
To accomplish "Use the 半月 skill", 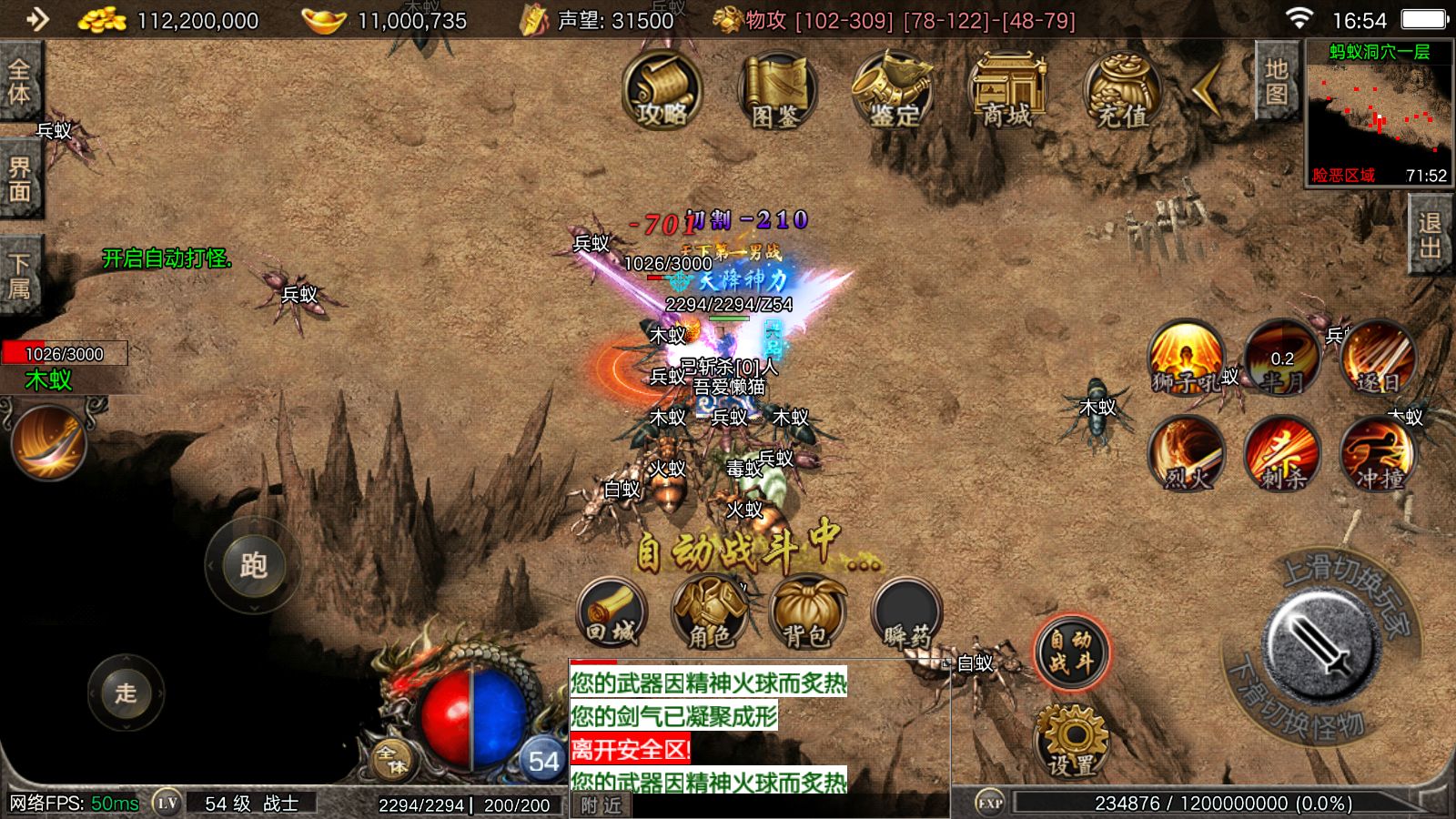I will [1282, 358].
